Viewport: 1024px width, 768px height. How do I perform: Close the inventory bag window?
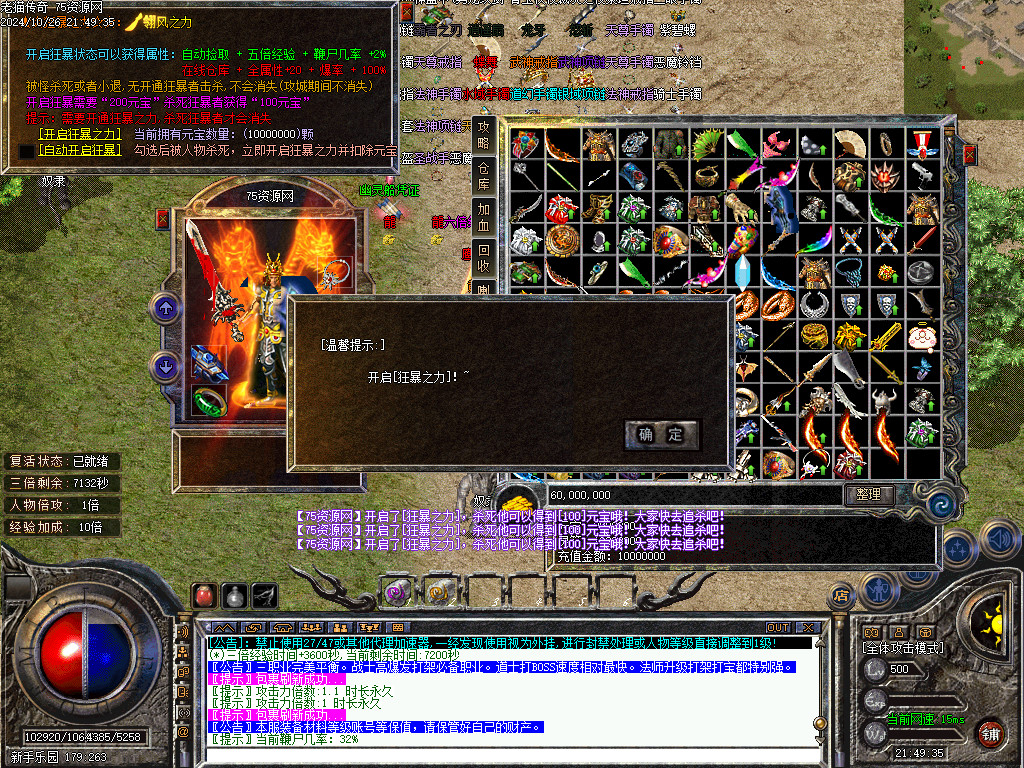[968, 155]
